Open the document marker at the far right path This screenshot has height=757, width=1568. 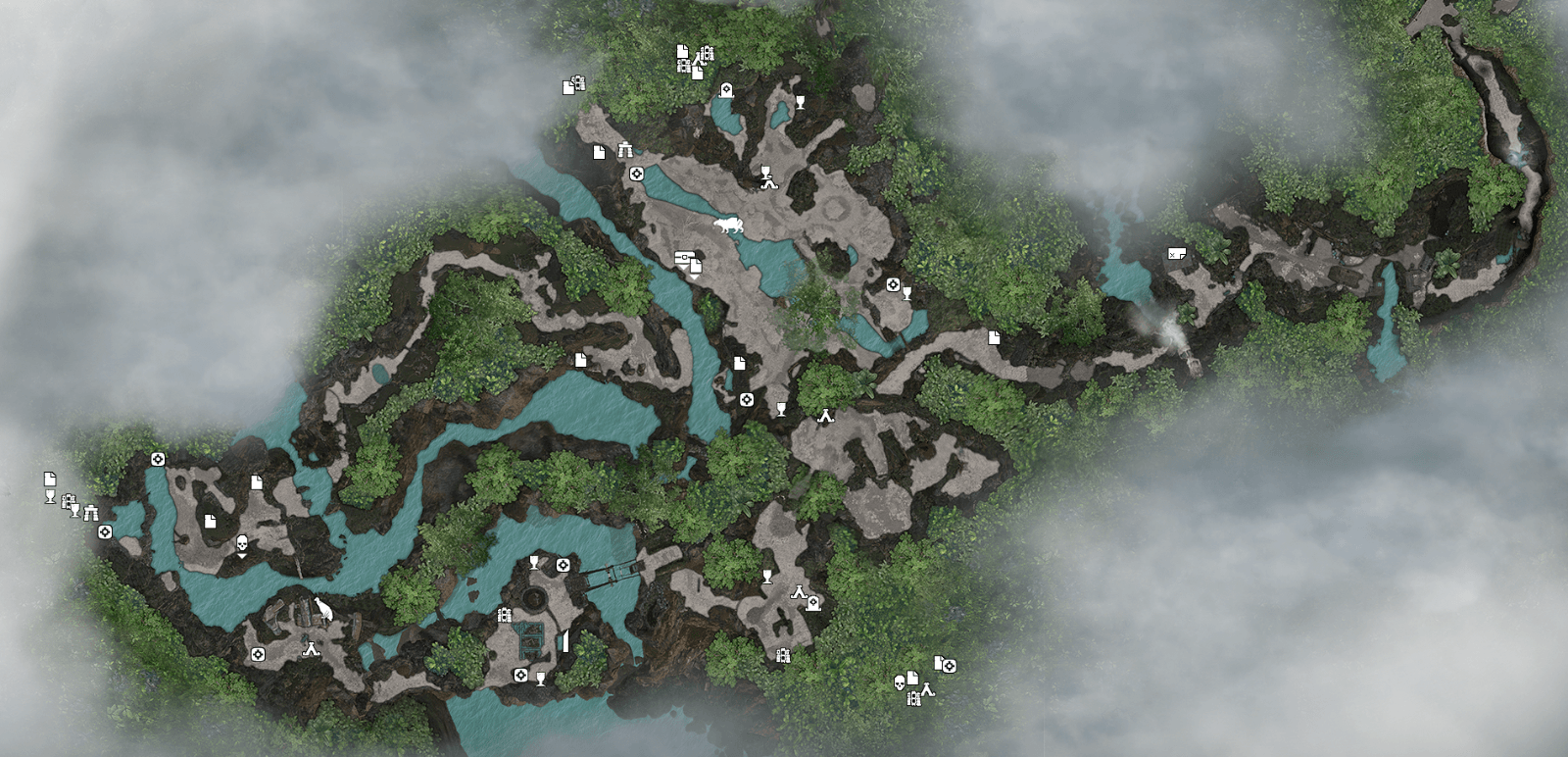tap(1176, 251)
